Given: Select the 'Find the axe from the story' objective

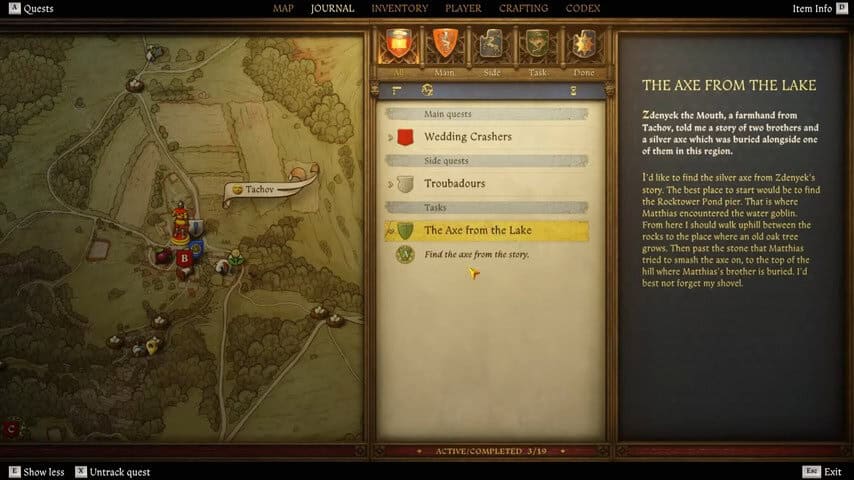Looking at the screenshot, I should [476, 255].
